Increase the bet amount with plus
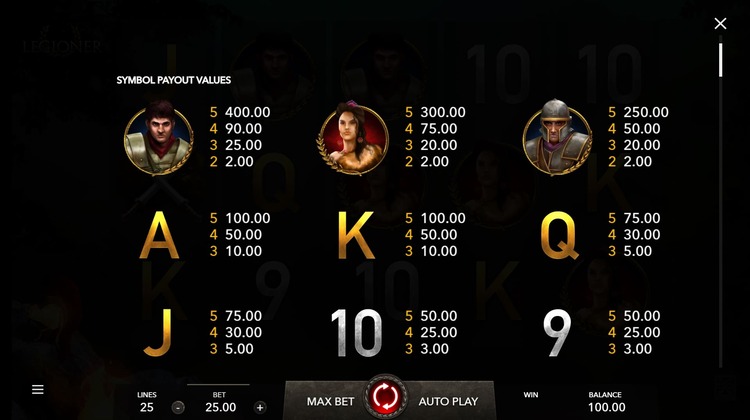This screenshot has width=750, height=420. coord(260,407)
